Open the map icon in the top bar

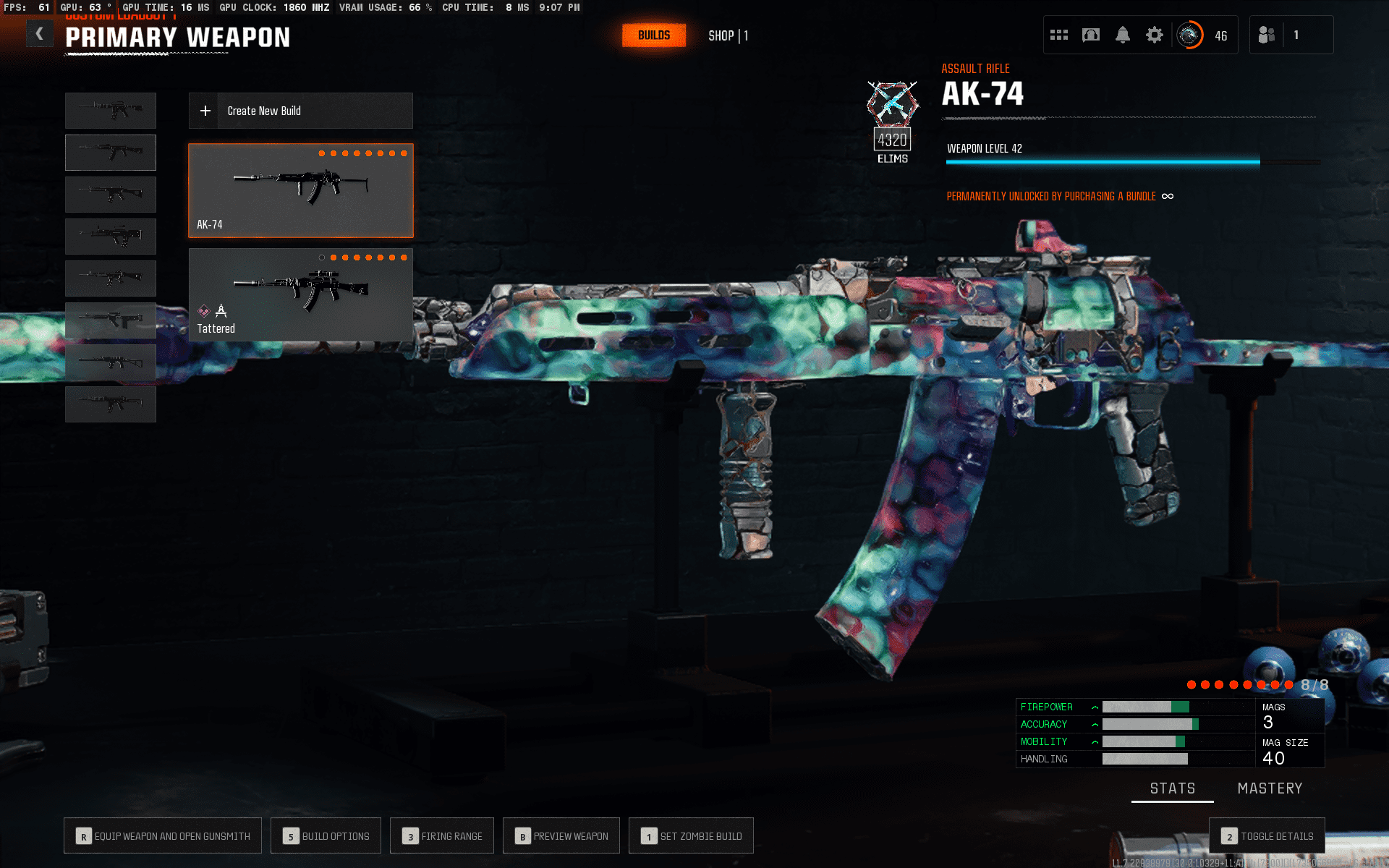(x=1090, y=35)
